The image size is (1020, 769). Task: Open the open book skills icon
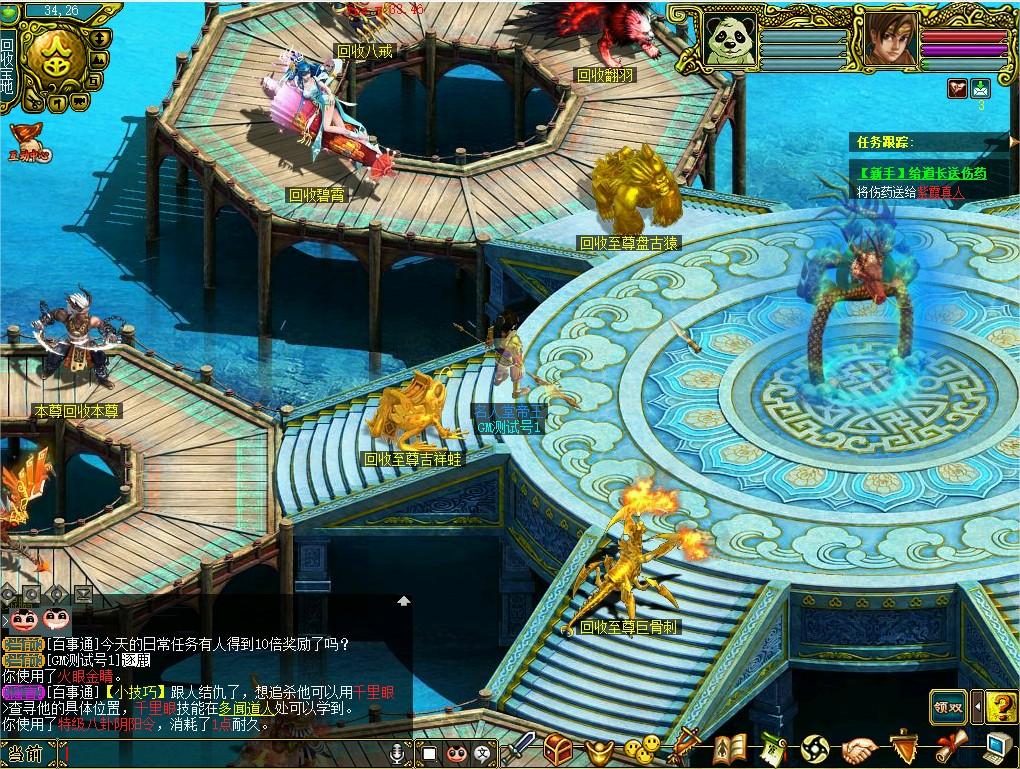pos(731,748)
